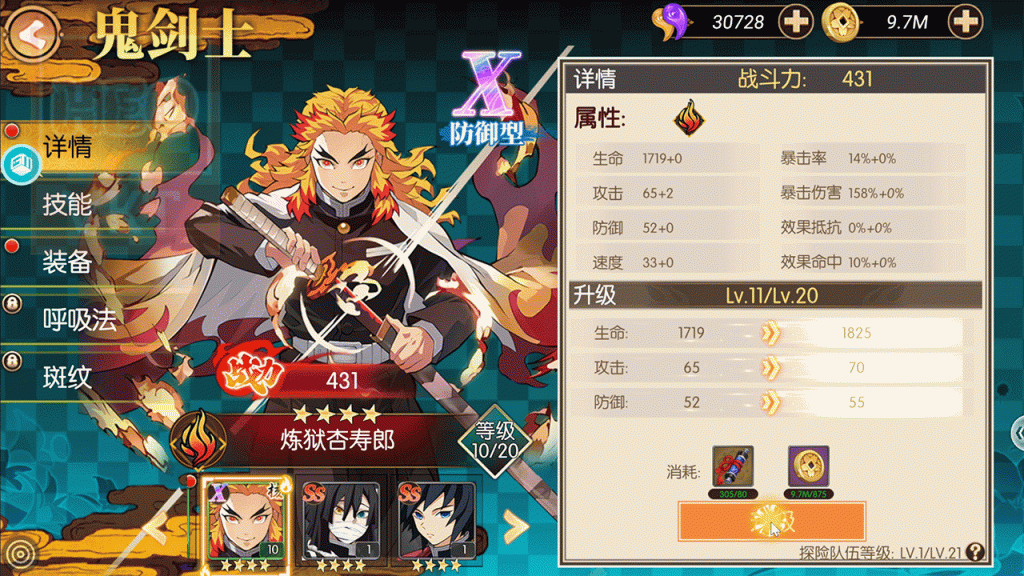Viewport: 1024px width, 576px height.
Task: Click the orange 升级 level-up button
Action: pos(771,522)
